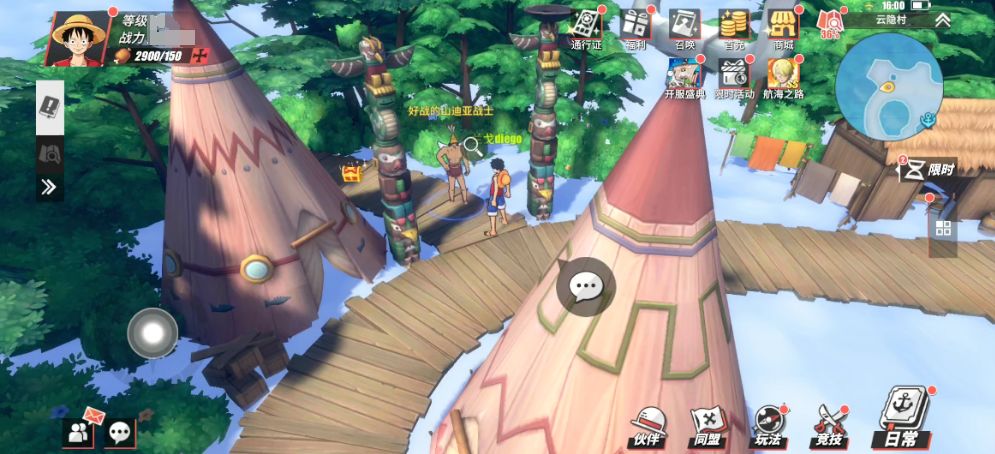
Task: Open the 福利 gift rewards menu
Action: (x=636, y=28)
